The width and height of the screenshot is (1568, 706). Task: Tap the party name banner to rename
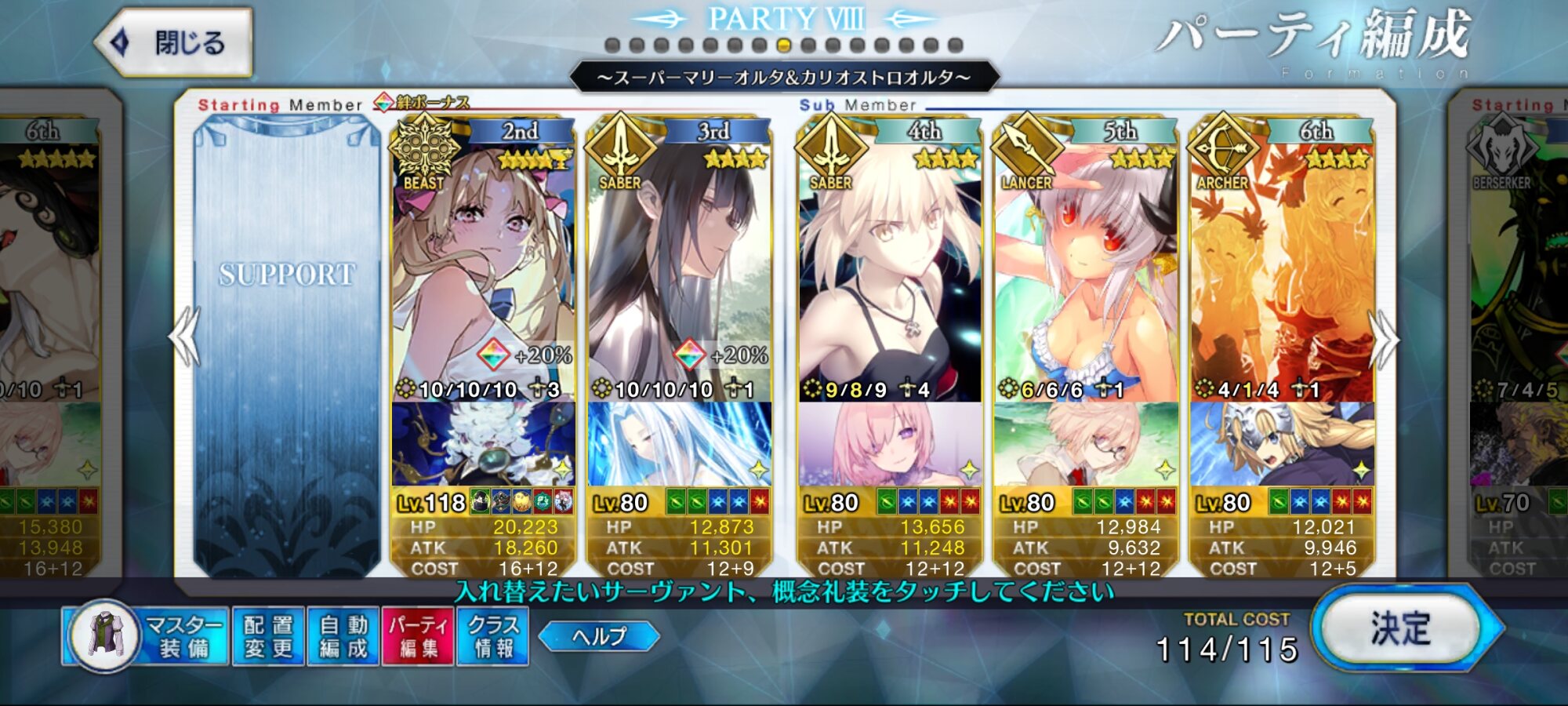coord(784,78)
